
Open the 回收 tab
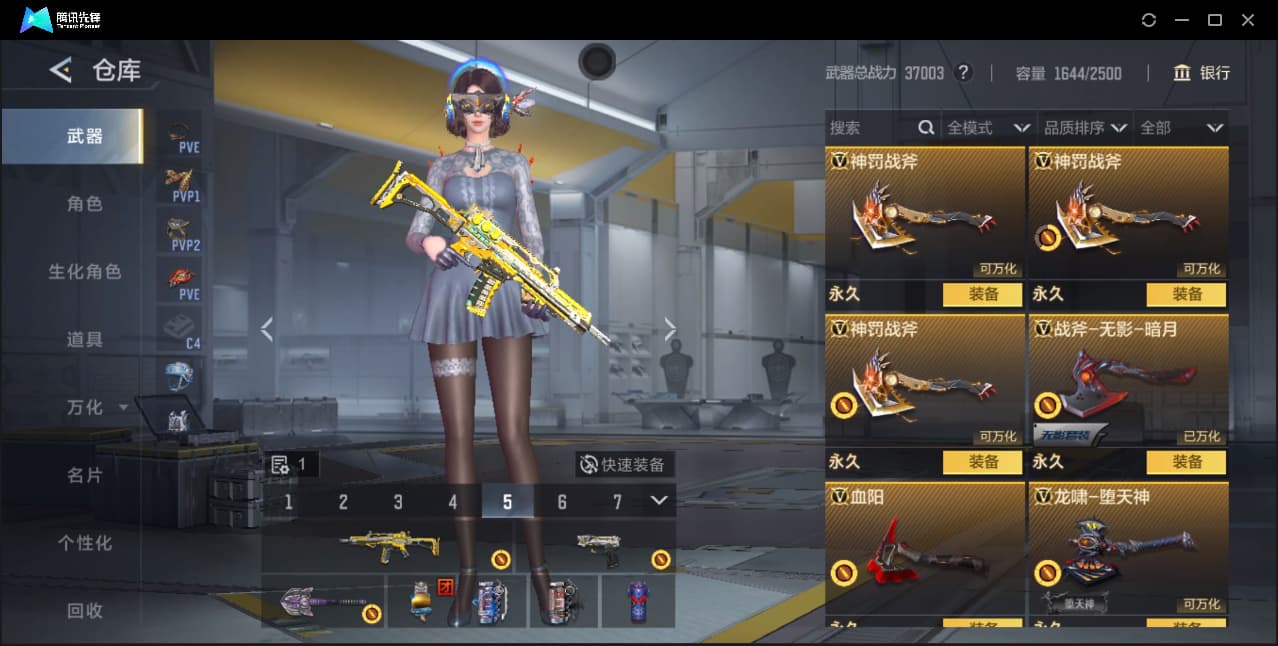[x=85, y=610]
